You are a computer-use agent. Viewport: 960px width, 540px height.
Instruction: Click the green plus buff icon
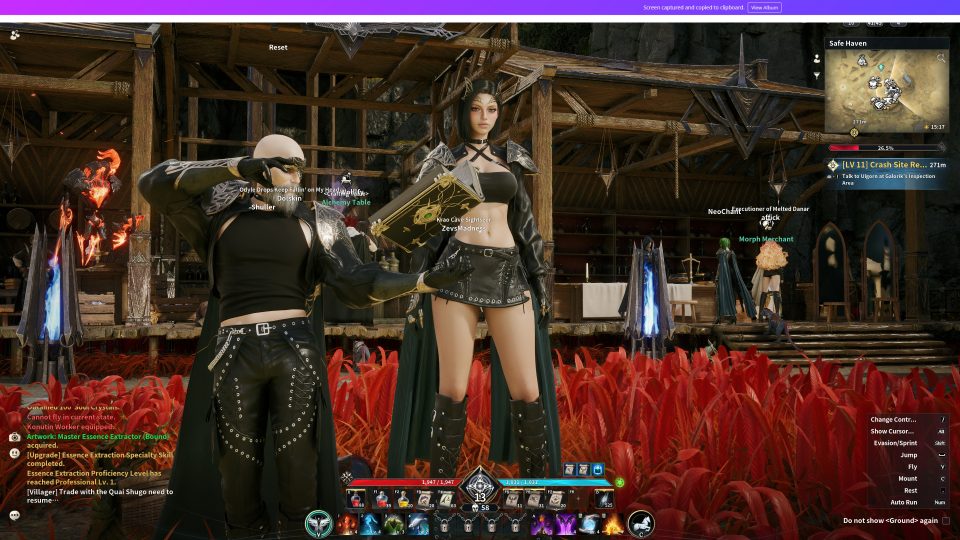(619, 482)
